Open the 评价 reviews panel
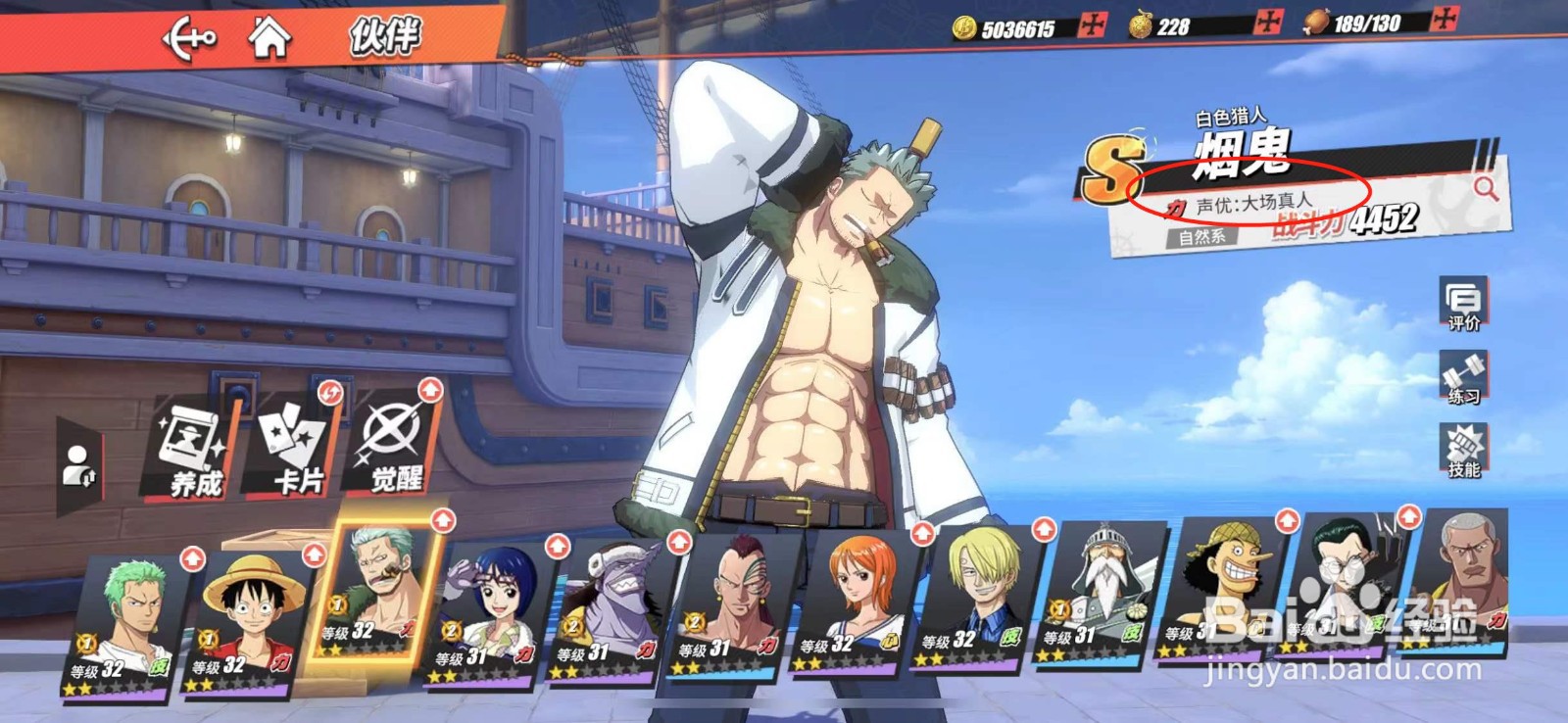 (1463, 304)
